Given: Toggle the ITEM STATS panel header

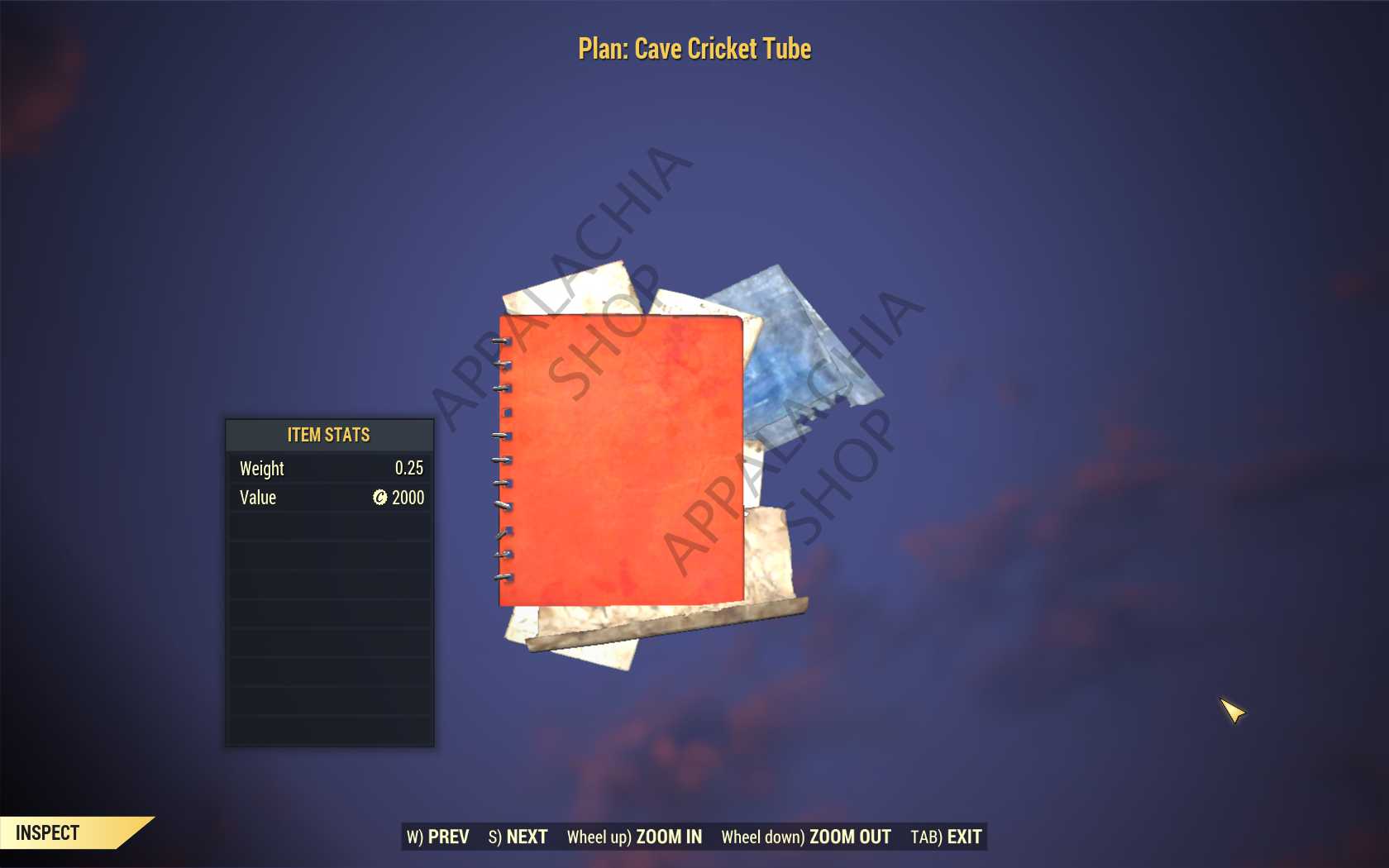Looking at the screenshot, I should [x=328, y=435].
